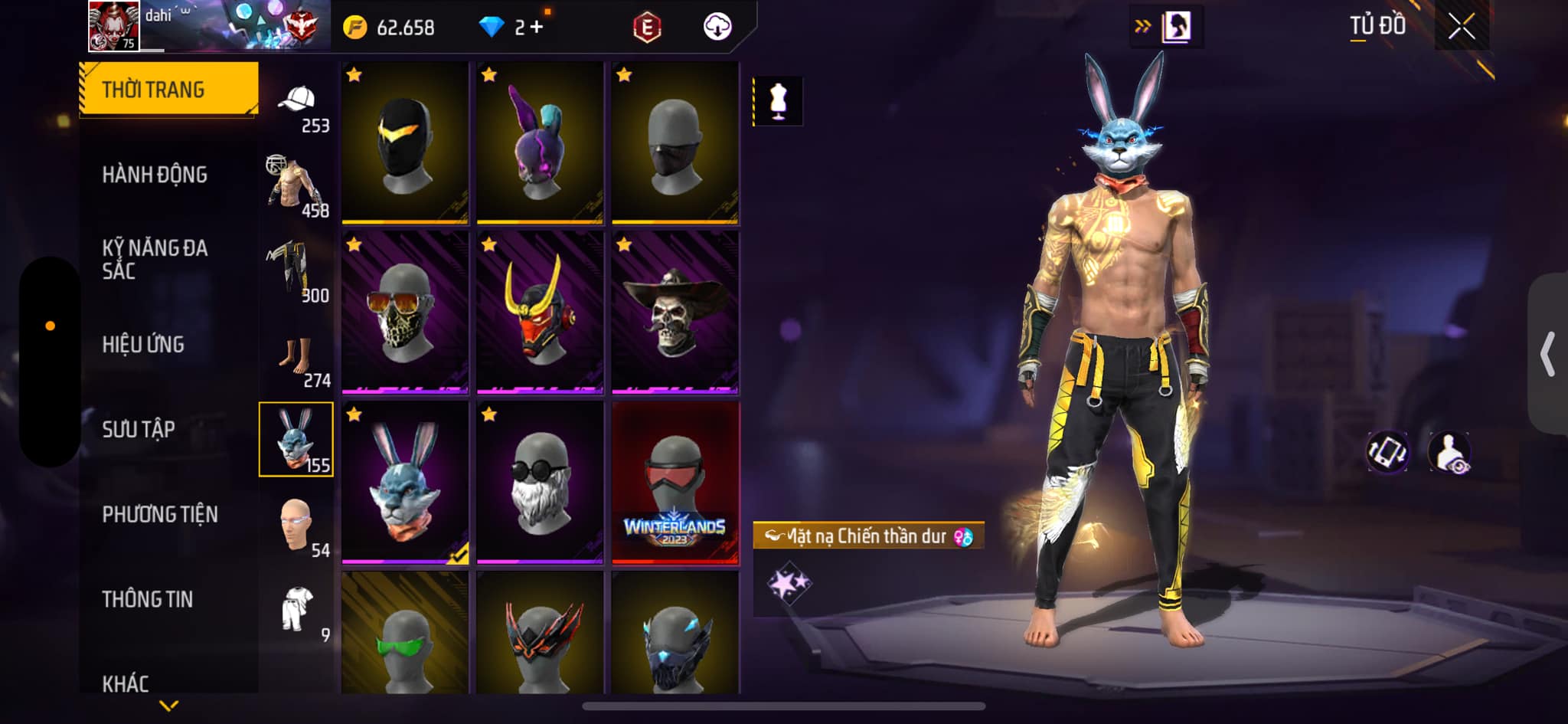Screen dimensions: 1568x724
Task: Choose the Winterlands 2023 goggles mask
Action: point(675,483)
